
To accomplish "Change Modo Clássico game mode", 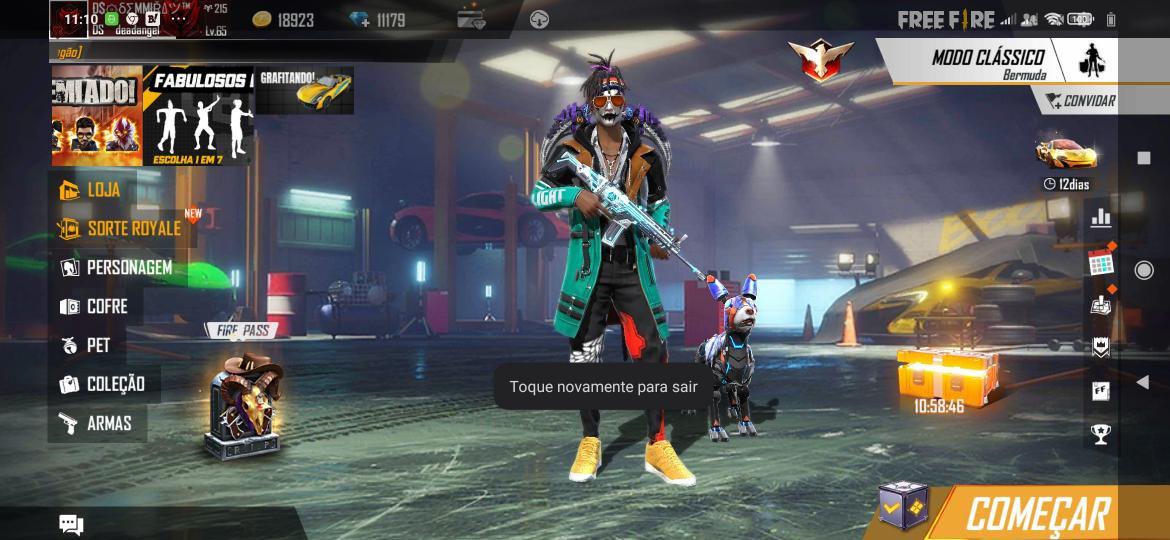I will tap(987, 62).
